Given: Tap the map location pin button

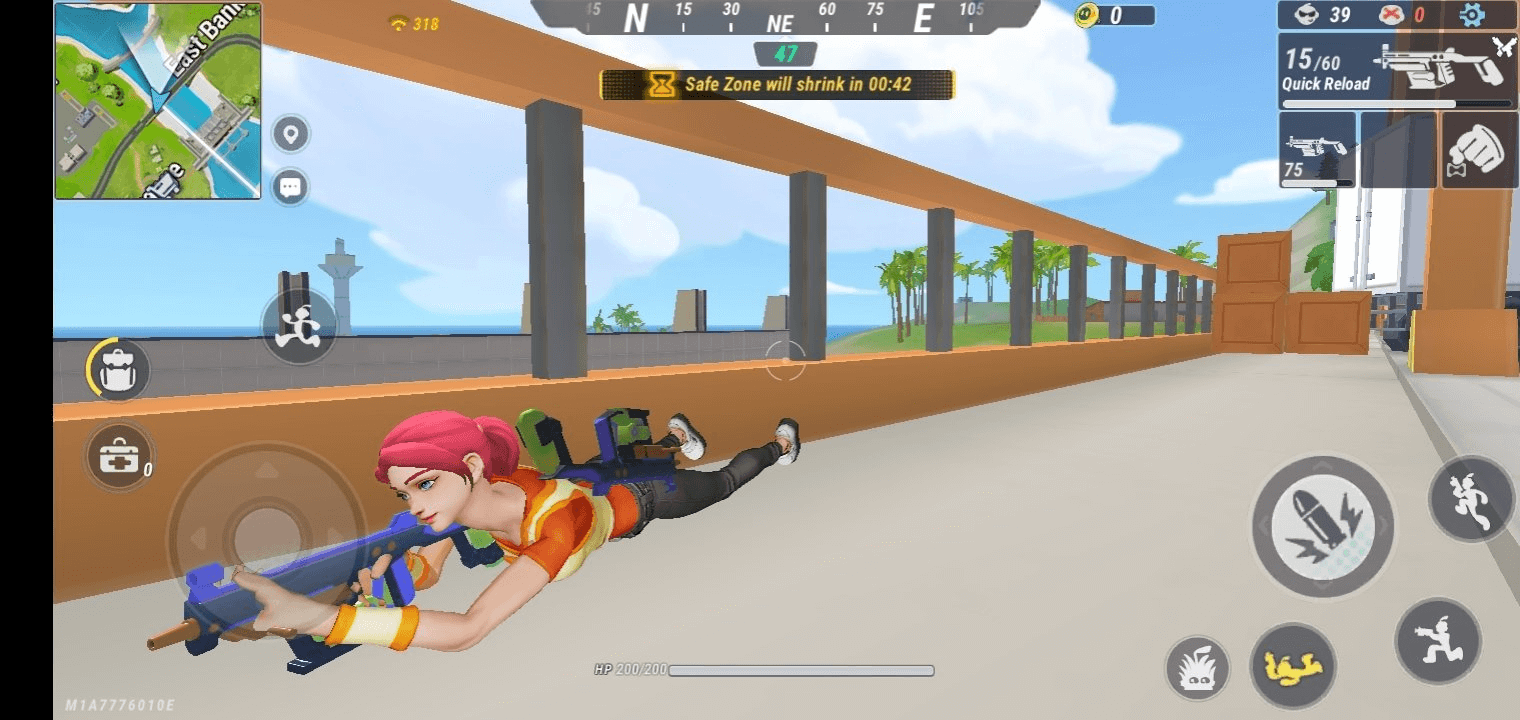Looking at the screenshot, I should click(x=291, y=134).
